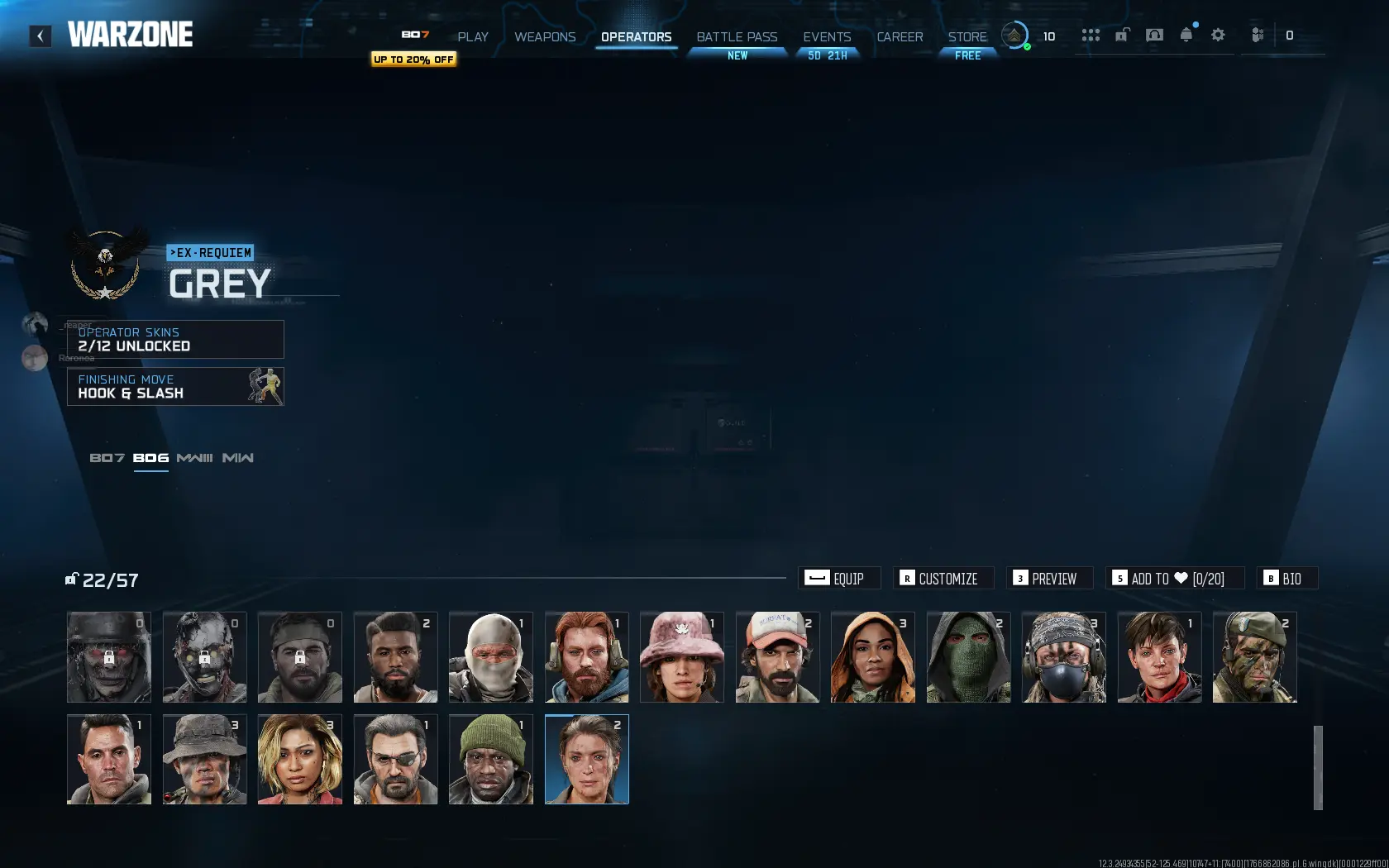The width and height of the screenshot is (1389, 868).
Task: Click the settings gear icon
Action: tap(1218, 35)
